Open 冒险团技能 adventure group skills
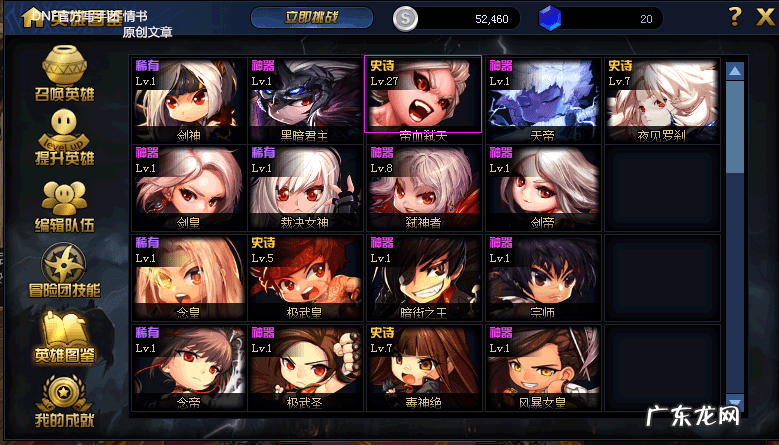Image resolution: width=779 pixels, height=445 pixels. pyautogui.click(x=65, y=270)
